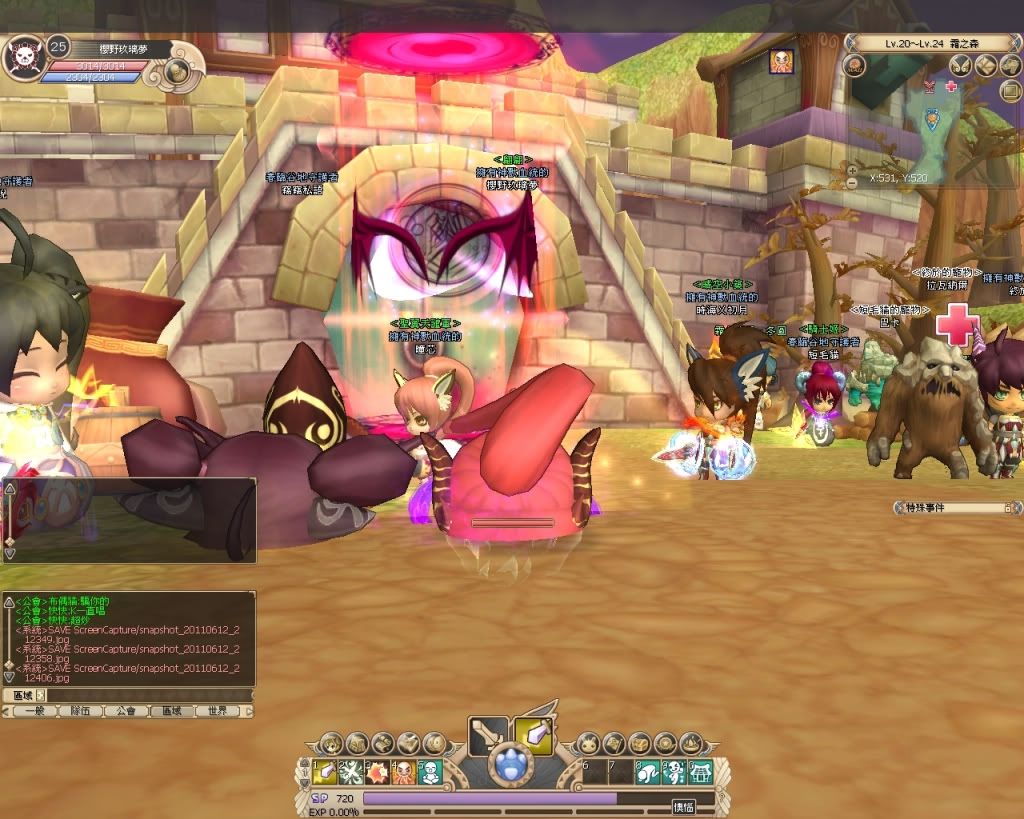Open the 隊伍 party chat tab
This screenshot has height=819, width=1024.
coord(80,711)
